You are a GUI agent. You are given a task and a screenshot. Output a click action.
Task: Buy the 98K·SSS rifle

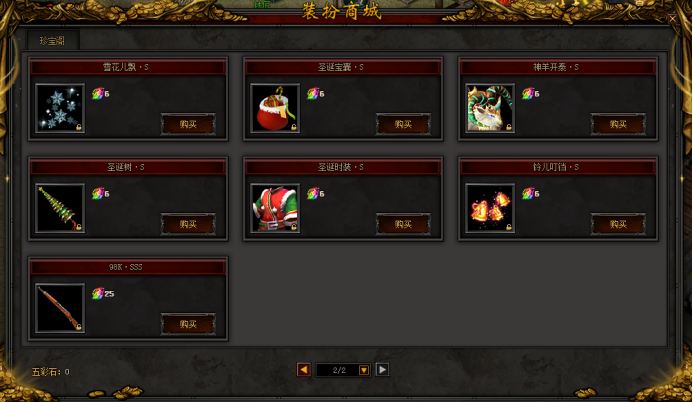(188, 324)
